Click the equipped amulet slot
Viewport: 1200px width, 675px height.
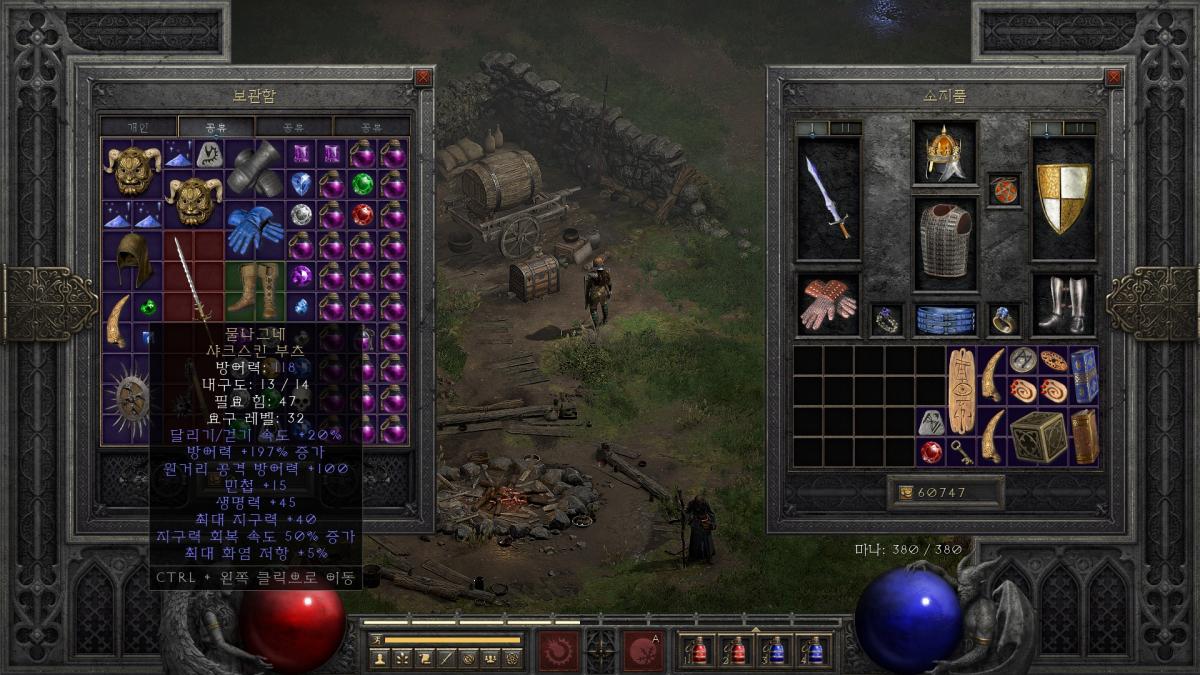(1003, 190)
